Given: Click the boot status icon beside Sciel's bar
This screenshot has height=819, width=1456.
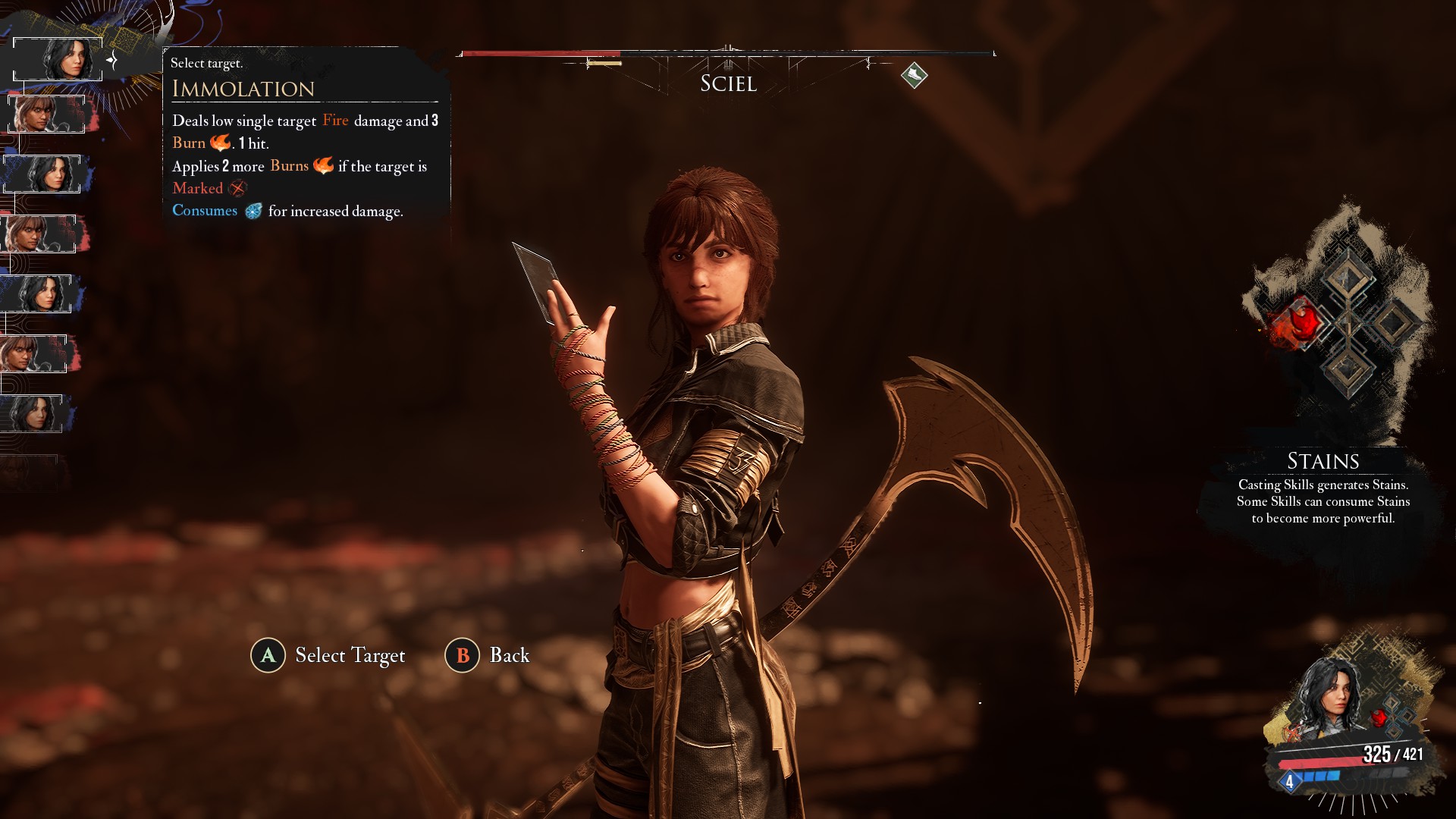Looking at the screenshot, I should tap(914, 75).
